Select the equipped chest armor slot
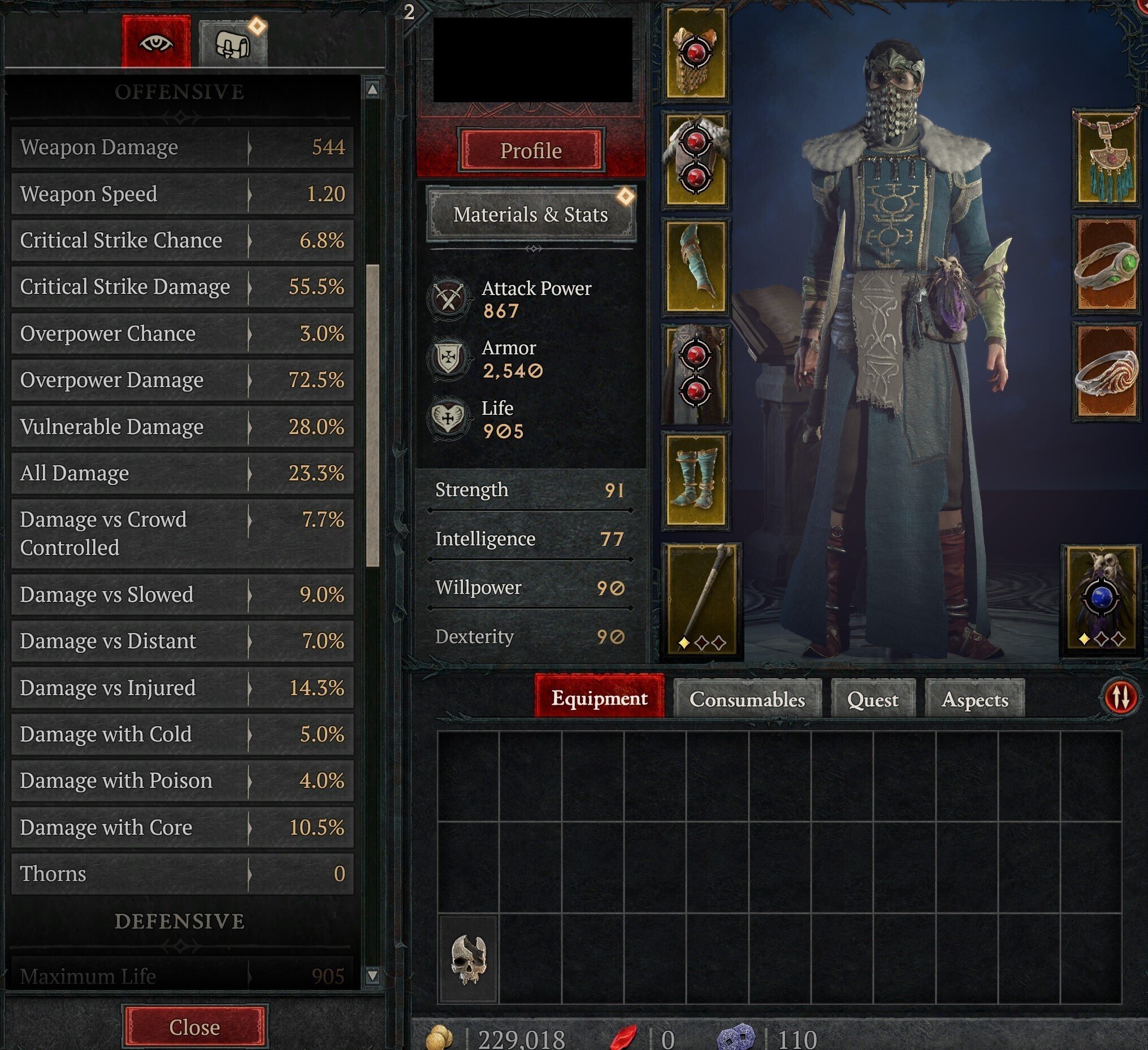The image size is (1148, 1050). tap(696, 159)
